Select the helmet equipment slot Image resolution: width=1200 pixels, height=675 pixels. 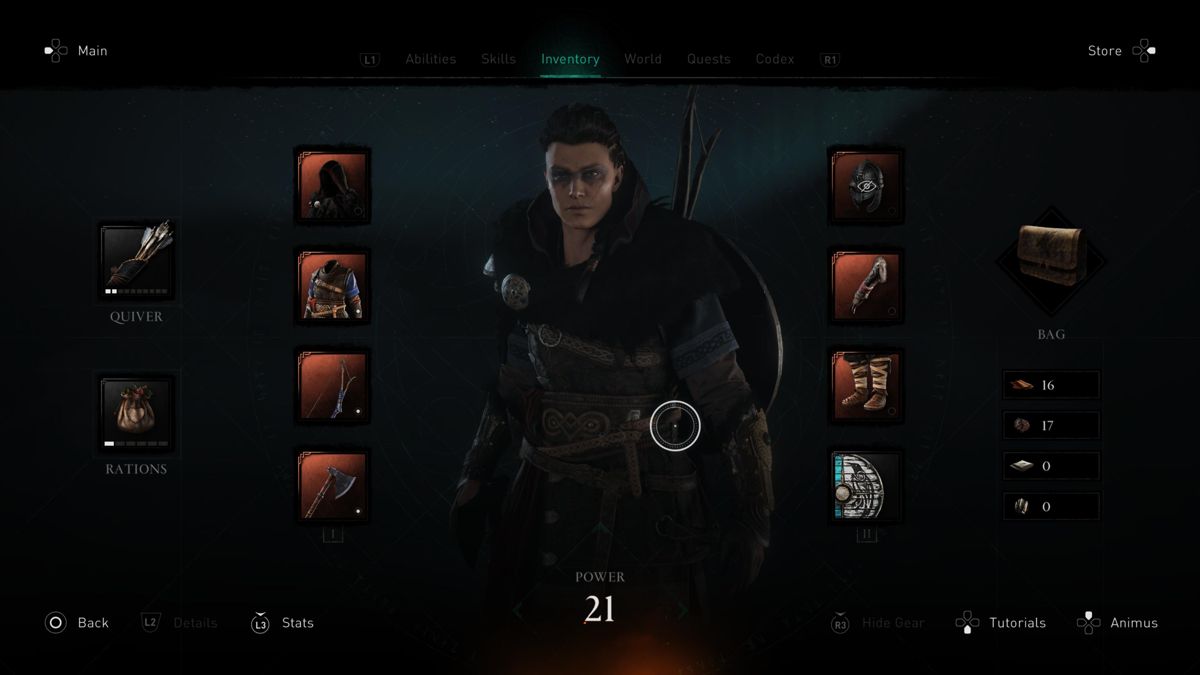866,185
